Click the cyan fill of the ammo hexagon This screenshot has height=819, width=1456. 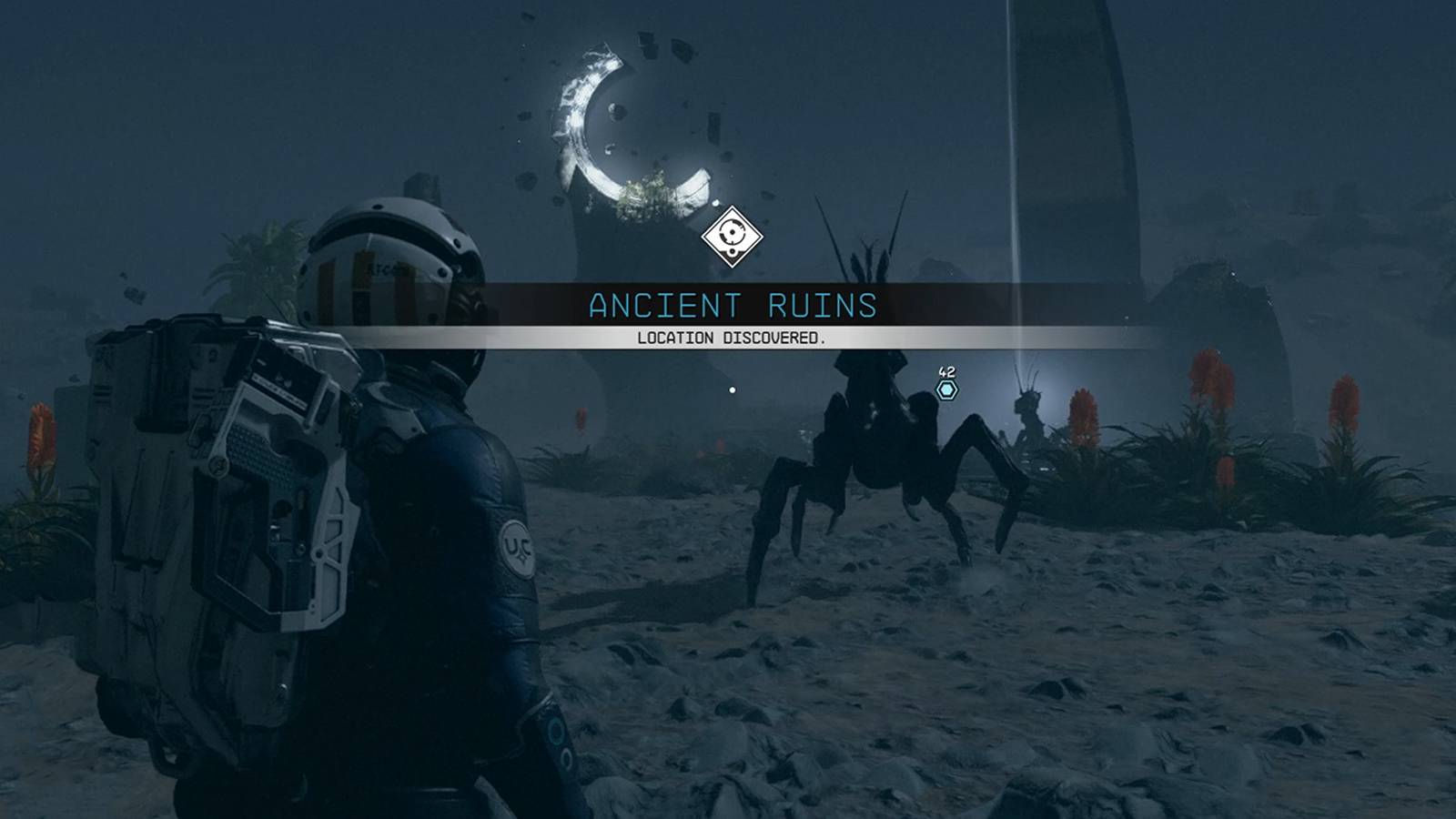click(946, 388)
